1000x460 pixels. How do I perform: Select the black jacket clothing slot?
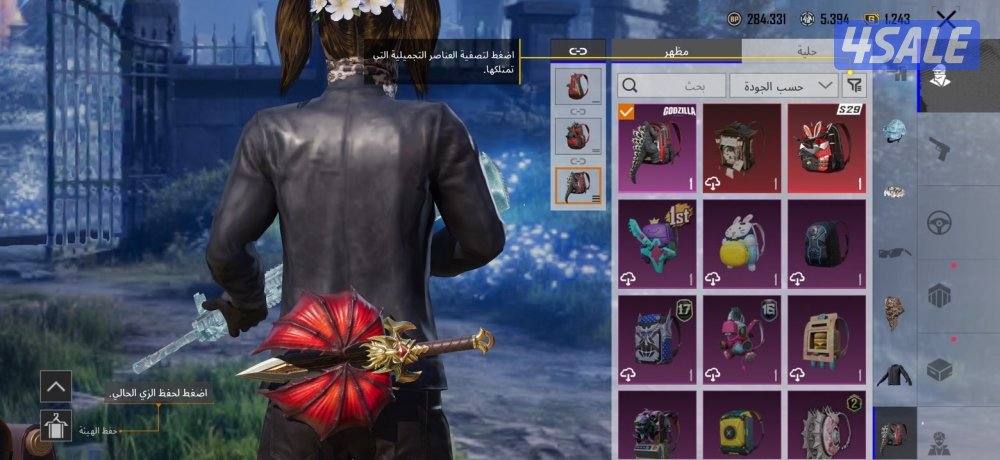(894, 375)
